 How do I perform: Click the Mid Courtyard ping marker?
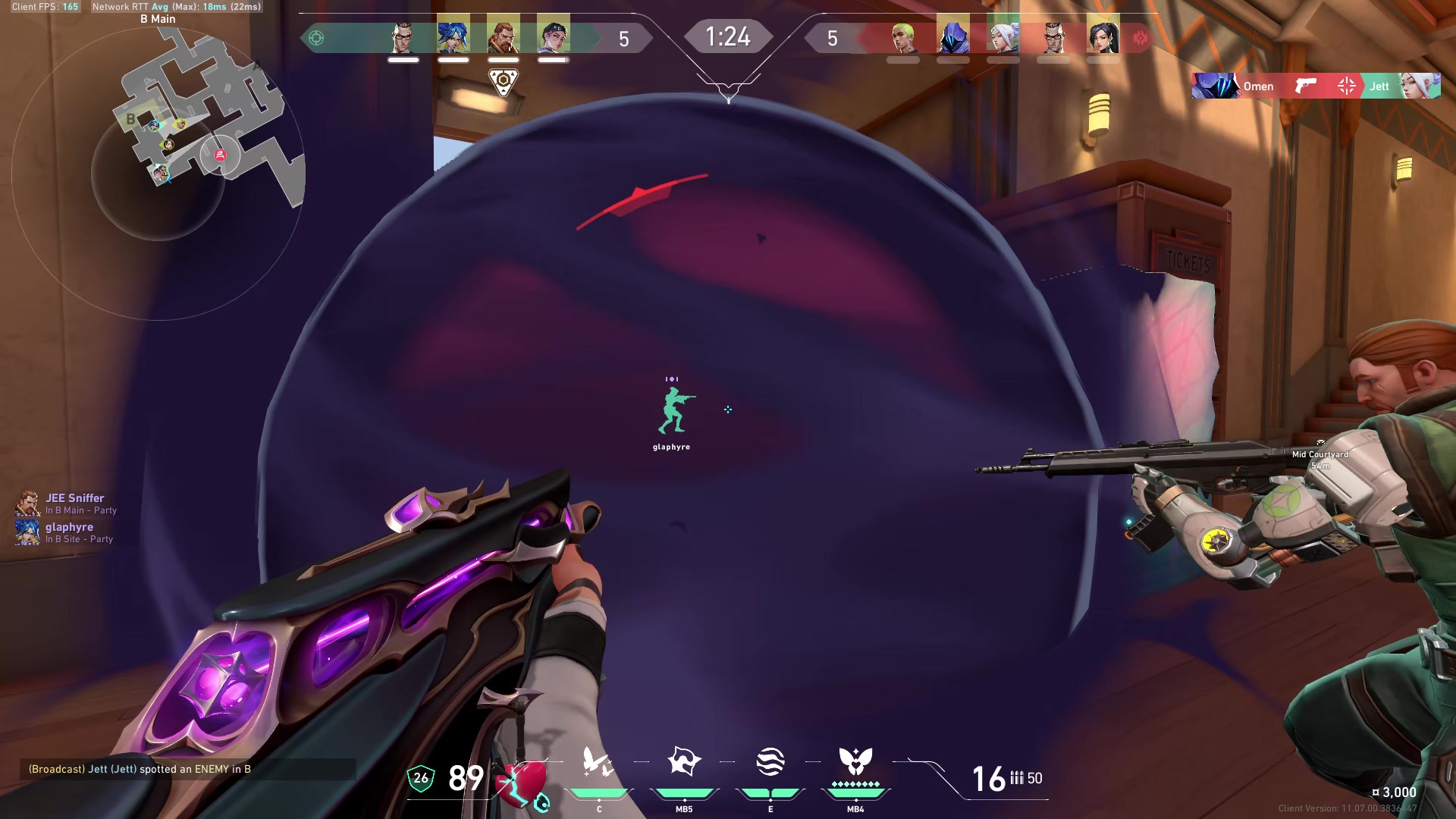(1320, 454)
